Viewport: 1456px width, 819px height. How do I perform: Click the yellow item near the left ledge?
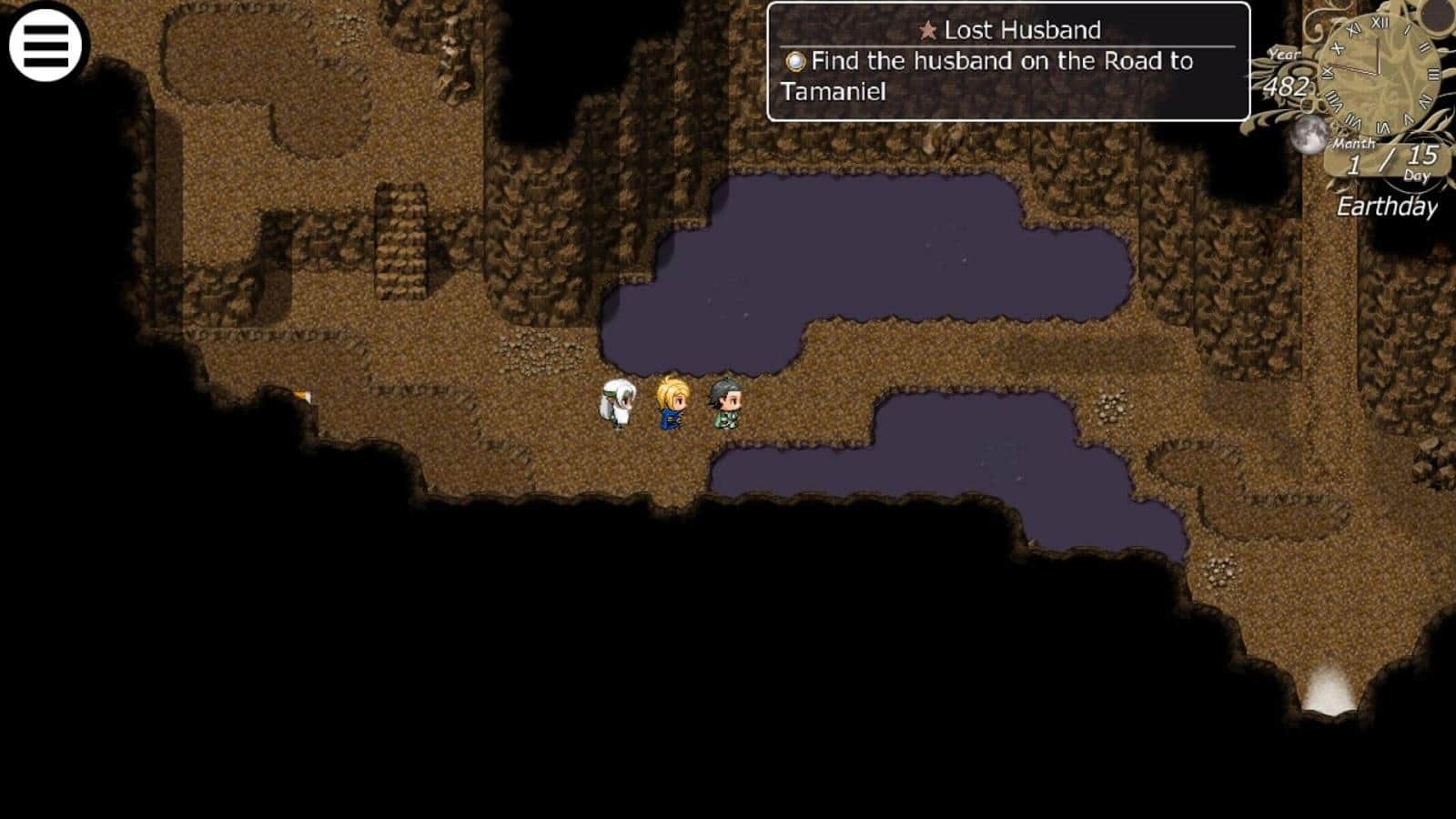pos(300,396)
